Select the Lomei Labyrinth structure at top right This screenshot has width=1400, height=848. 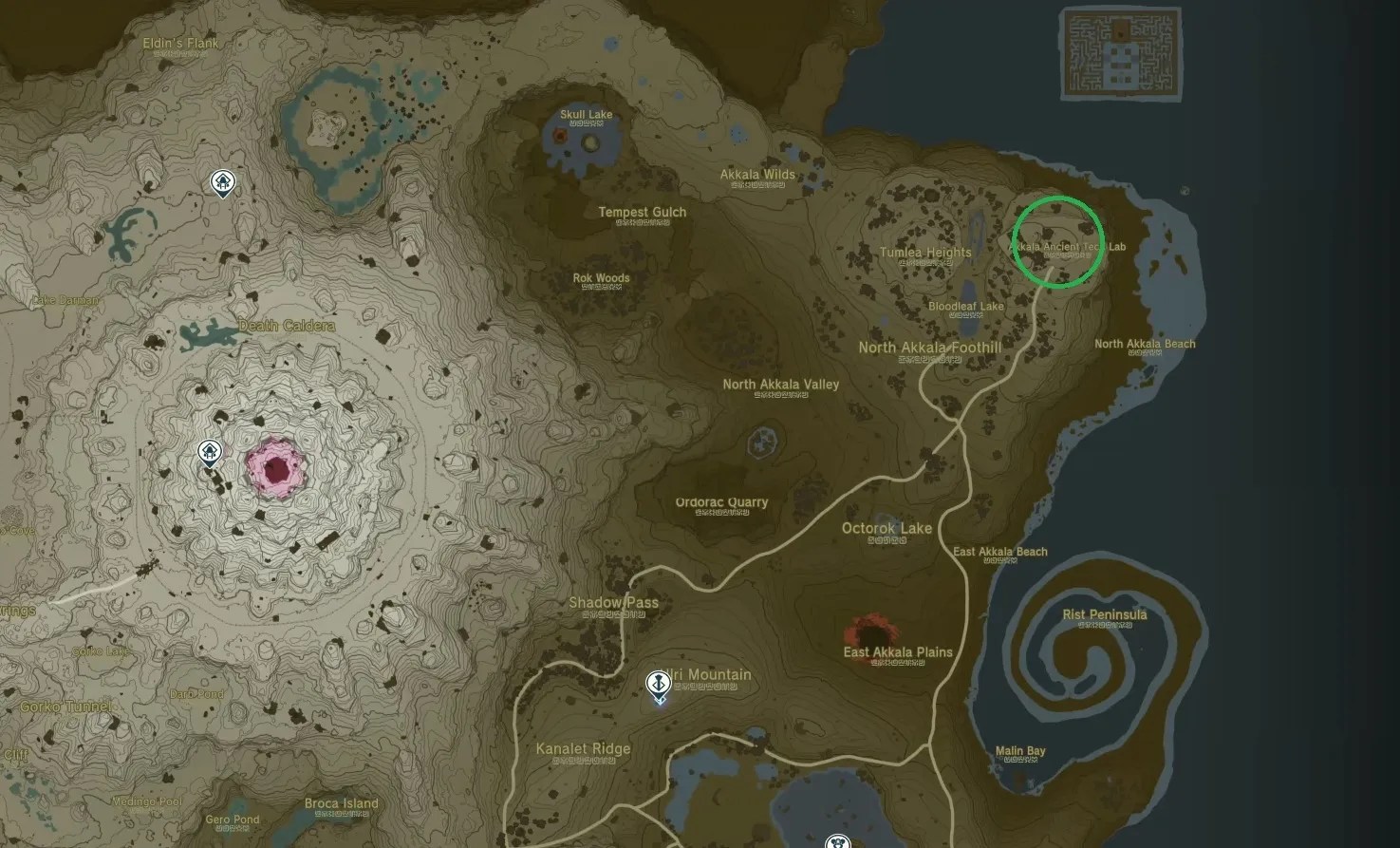(1120, 55)
